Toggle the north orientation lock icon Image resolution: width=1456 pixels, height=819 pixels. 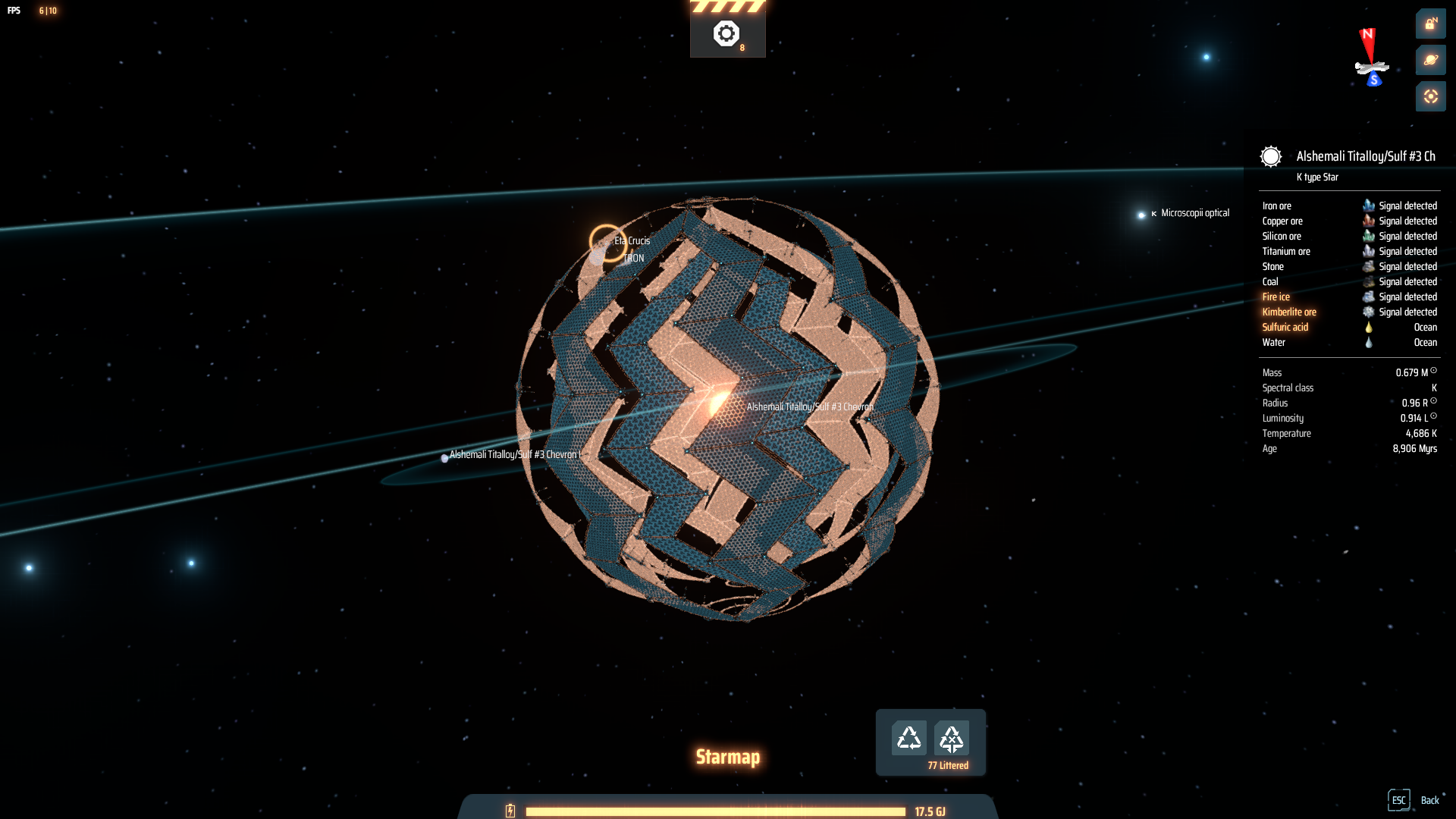coord(1430,24)
